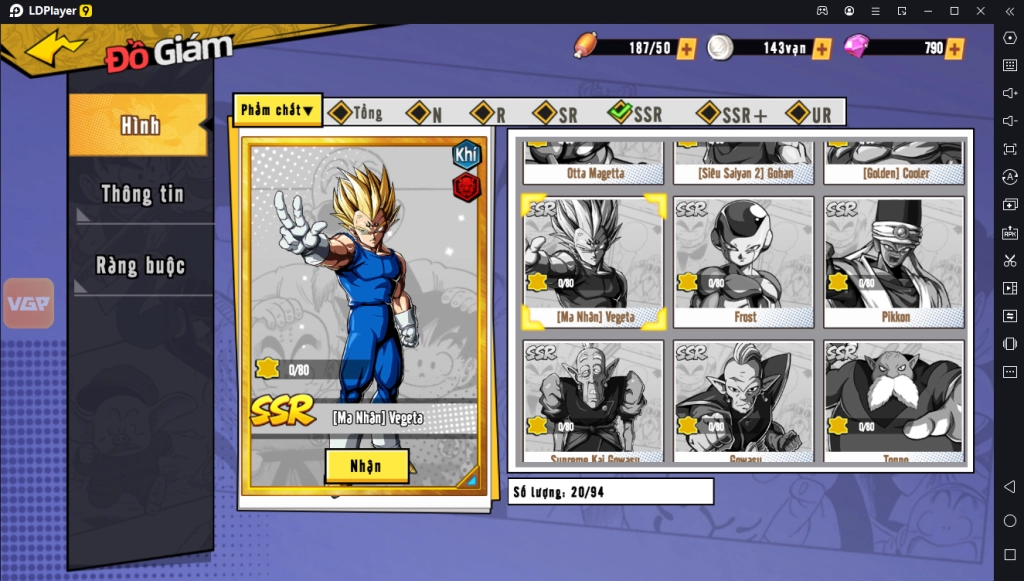1024x581 pixels.
Task: Add silver coins with the plus button
Action: [x=822, y=48]
